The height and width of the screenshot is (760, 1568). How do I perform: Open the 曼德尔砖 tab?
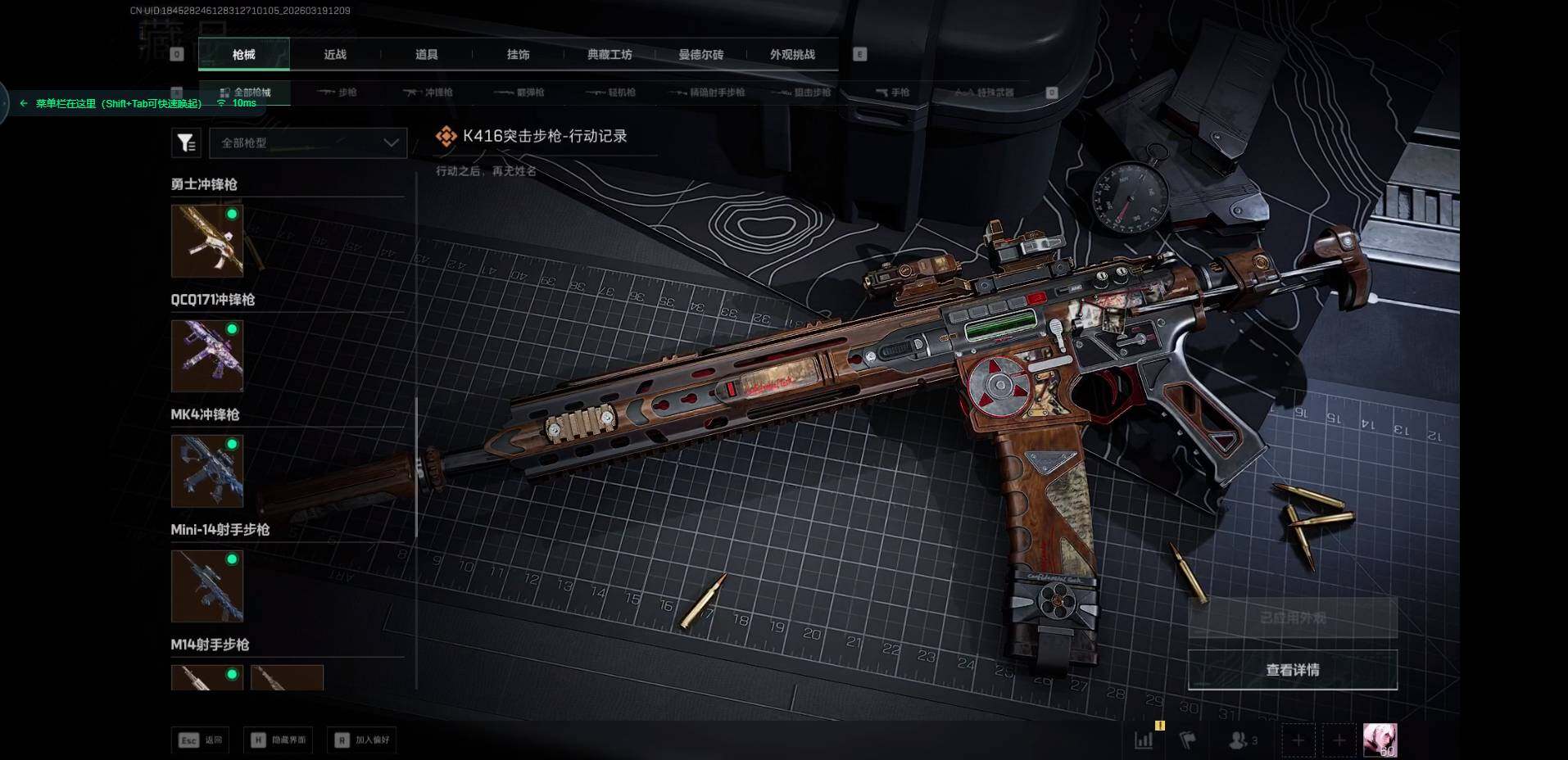tap(700, 55)
